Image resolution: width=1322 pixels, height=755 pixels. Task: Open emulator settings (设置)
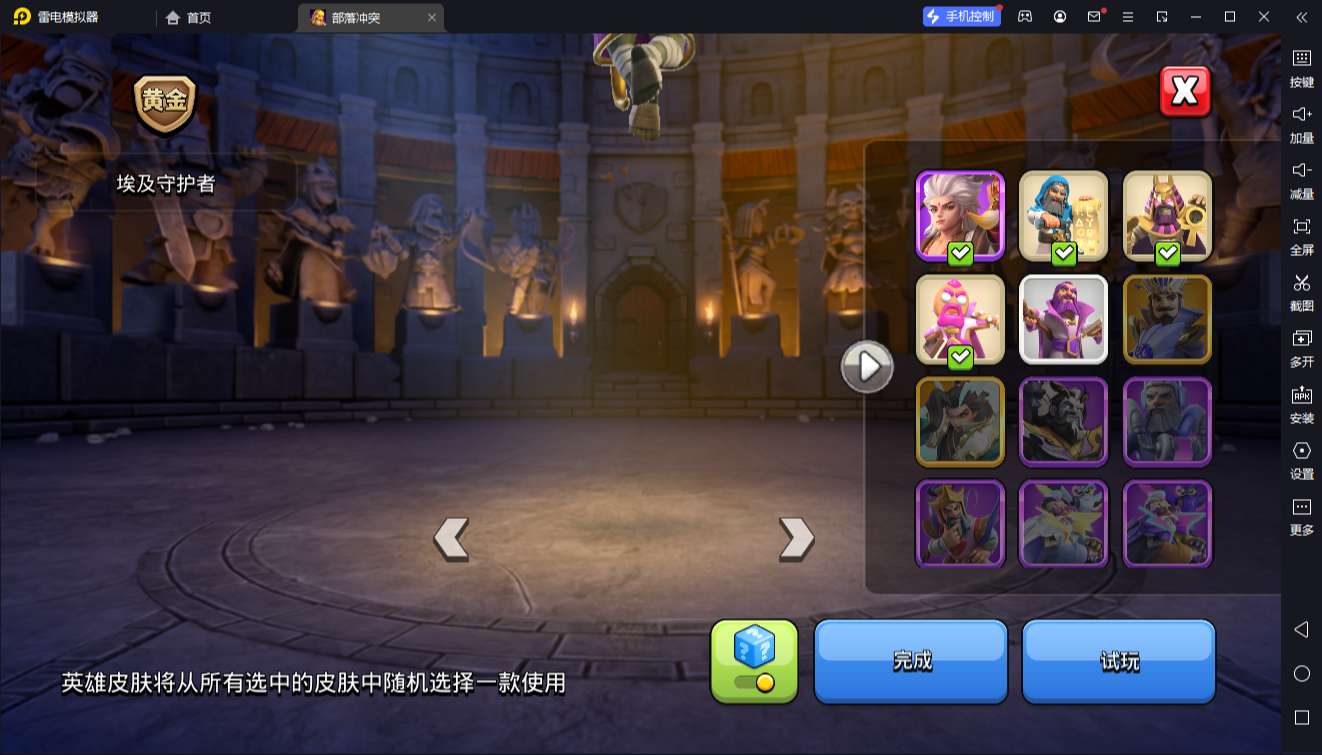pyautogui.click(x=1302, y=460)
